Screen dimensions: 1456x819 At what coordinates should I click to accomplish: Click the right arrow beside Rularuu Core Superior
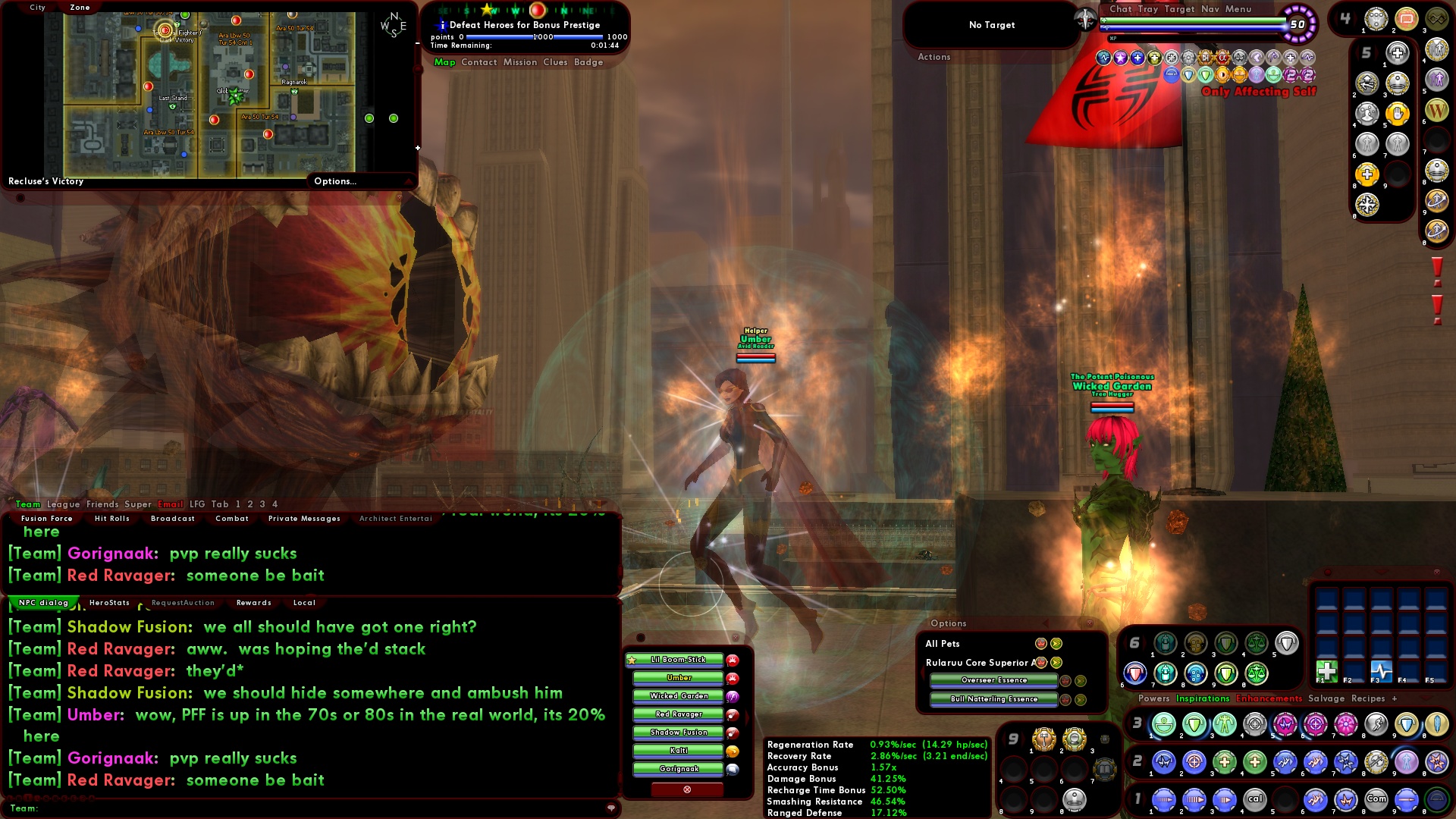tap(1056, 663)
